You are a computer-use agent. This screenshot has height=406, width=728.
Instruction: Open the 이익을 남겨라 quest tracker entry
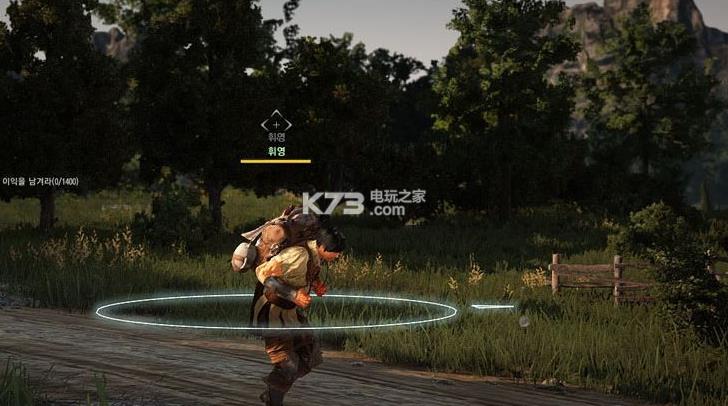pyautogui.click(x=40, y=181)
